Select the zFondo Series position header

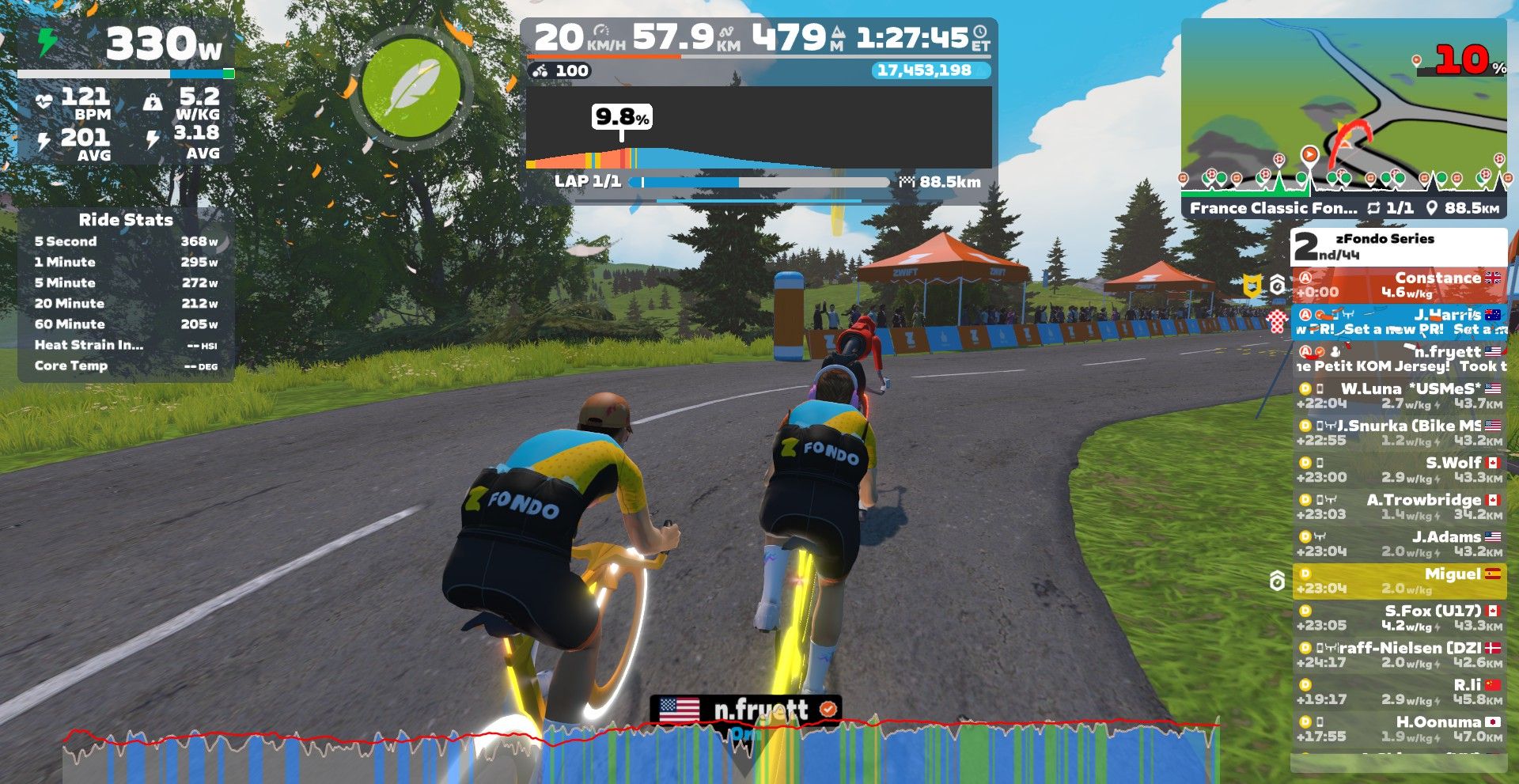[1399, 247]
